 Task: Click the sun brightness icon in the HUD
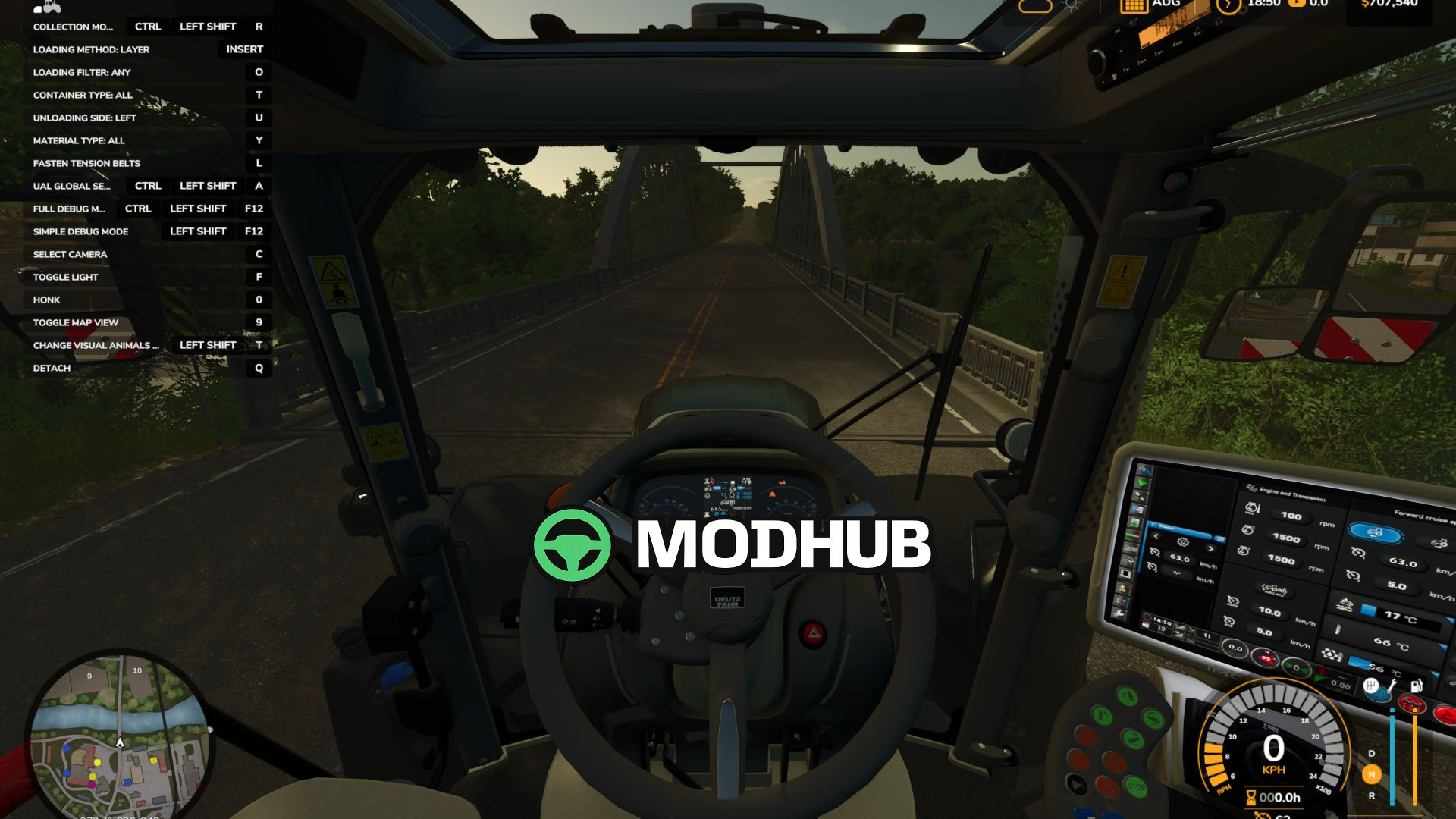coord(1071,7)
